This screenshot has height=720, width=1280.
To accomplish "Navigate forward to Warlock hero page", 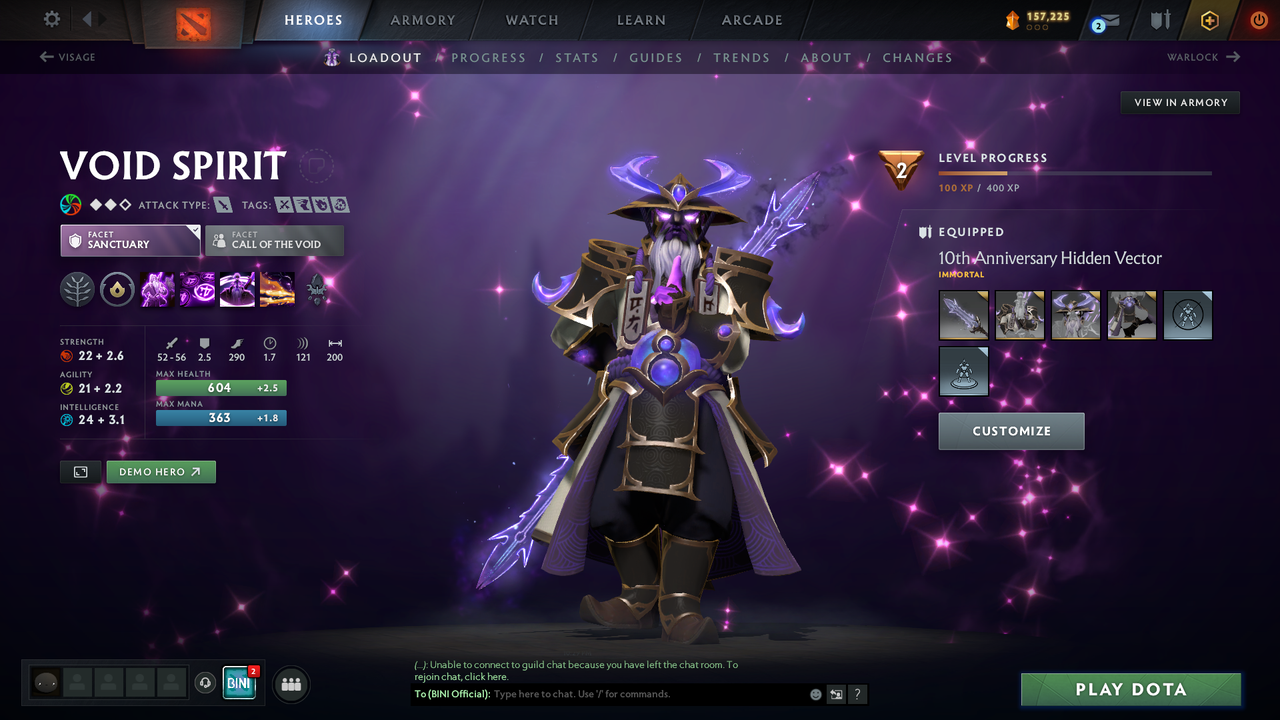I will [1204, 57].
